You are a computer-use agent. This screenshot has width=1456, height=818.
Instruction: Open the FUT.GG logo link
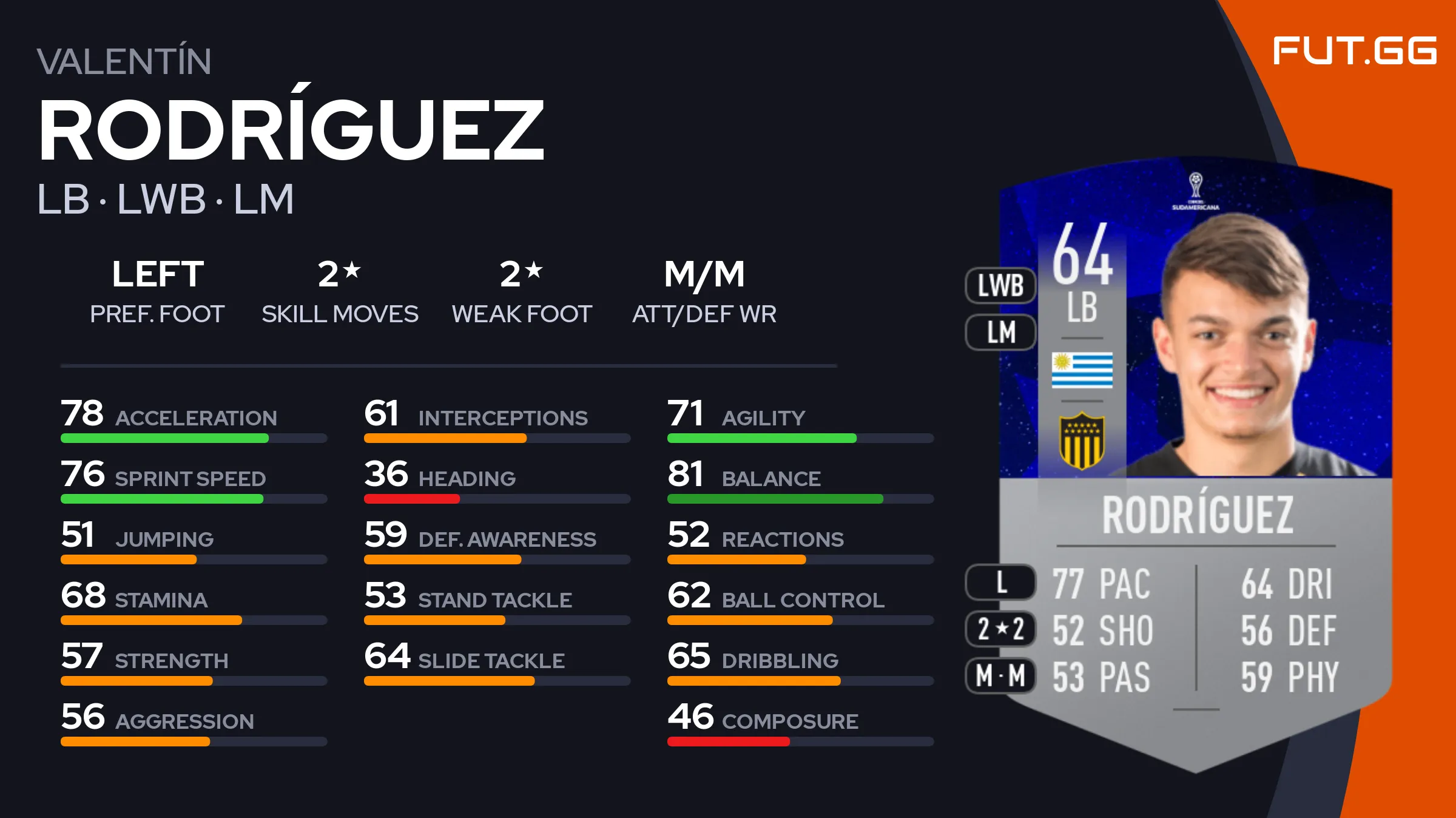pos(1354,51)
